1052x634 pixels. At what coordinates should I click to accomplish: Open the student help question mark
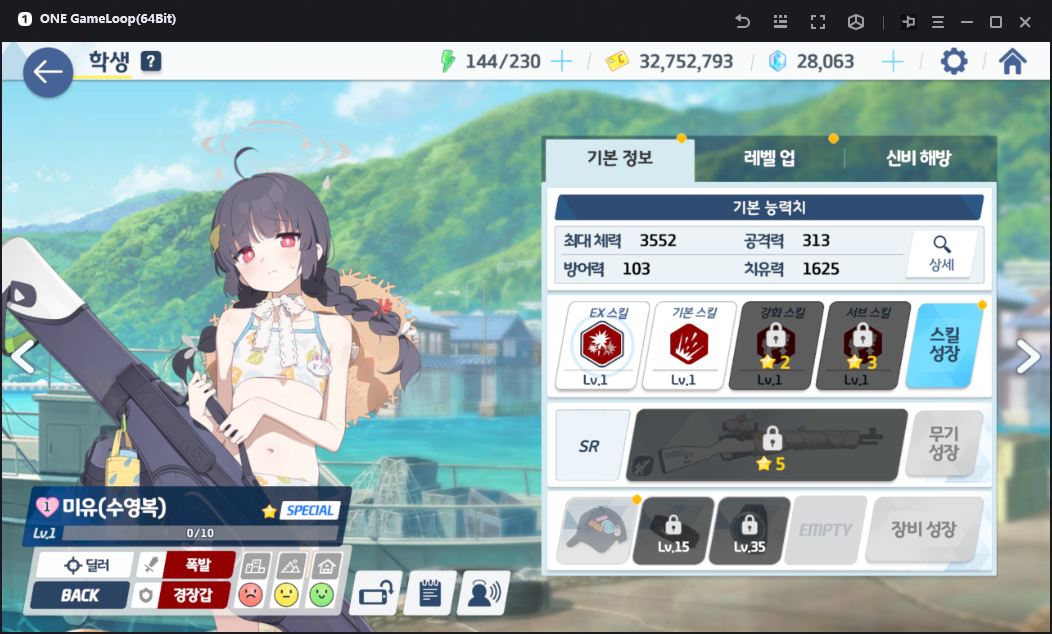(151, 62)
